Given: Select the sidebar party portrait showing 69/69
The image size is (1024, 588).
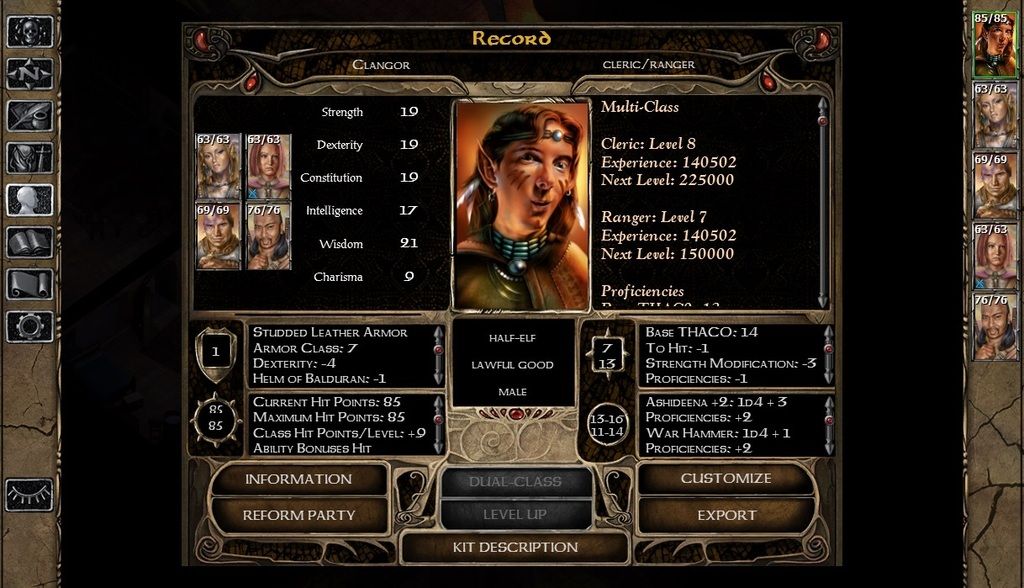Looking at the screenshot, I should 994,186.
